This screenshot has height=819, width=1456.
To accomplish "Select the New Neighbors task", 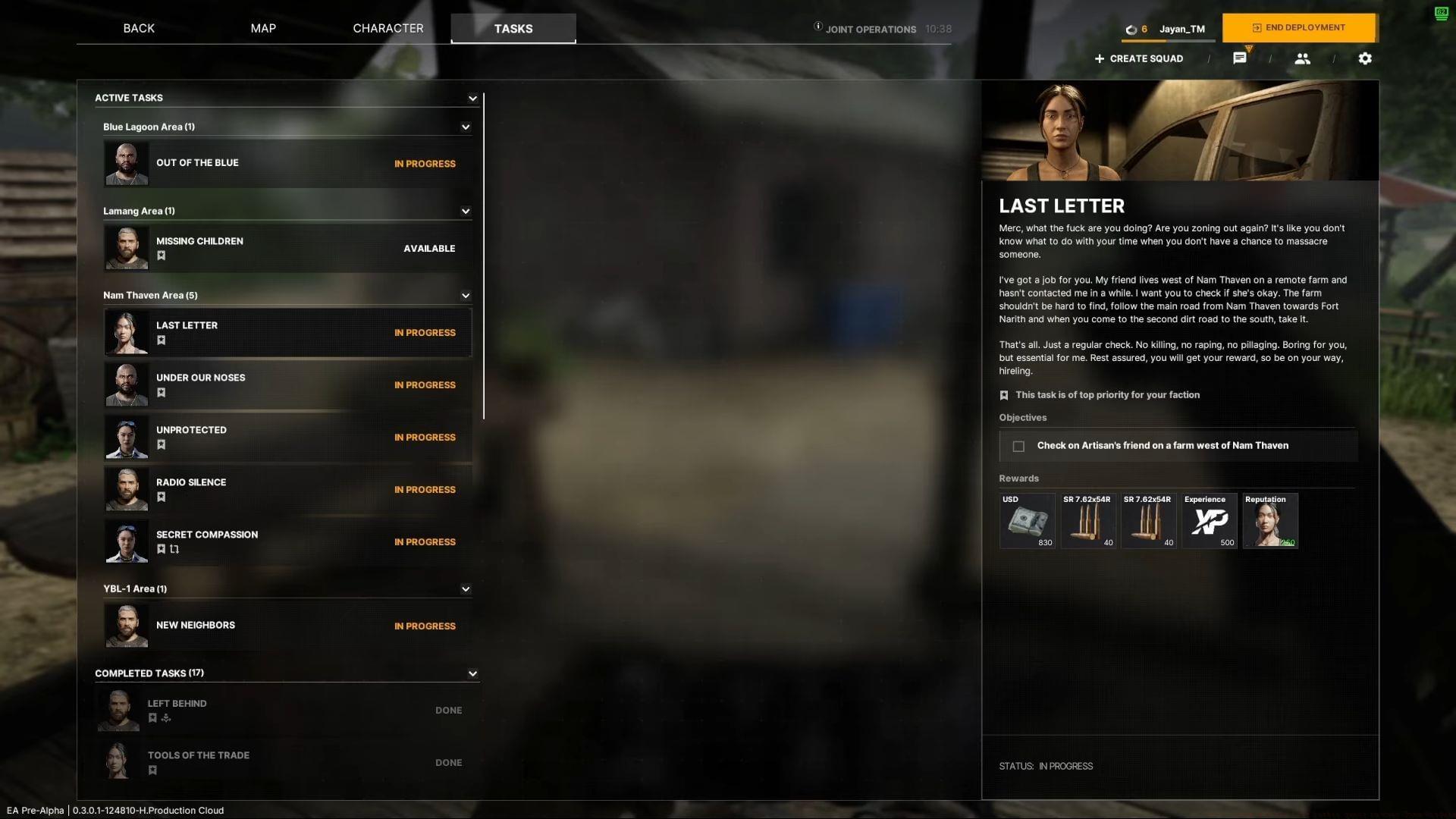I will click(287, 626).
